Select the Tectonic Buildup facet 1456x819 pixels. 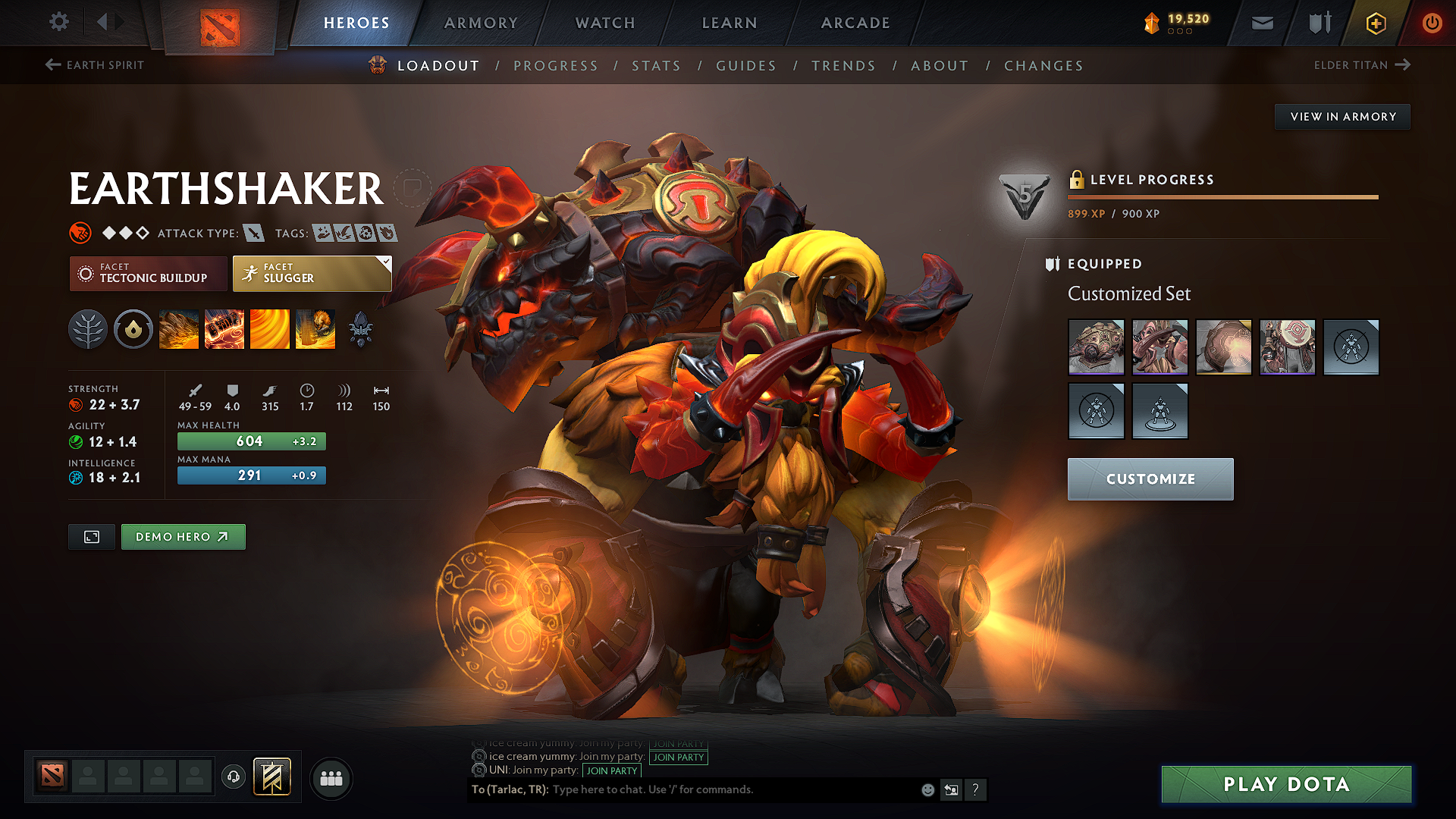148,273
